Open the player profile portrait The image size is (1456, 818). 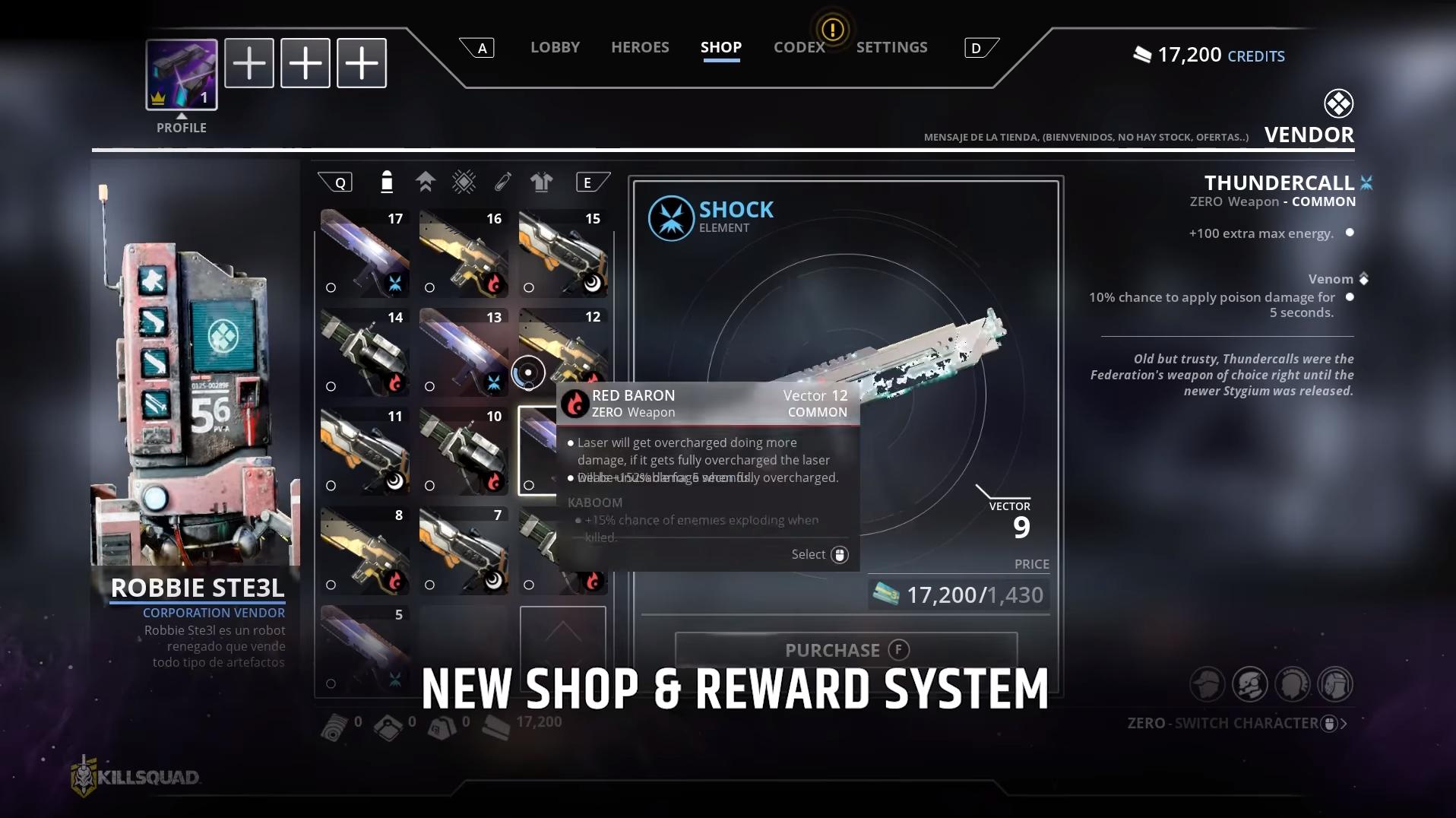pos(182,75)
